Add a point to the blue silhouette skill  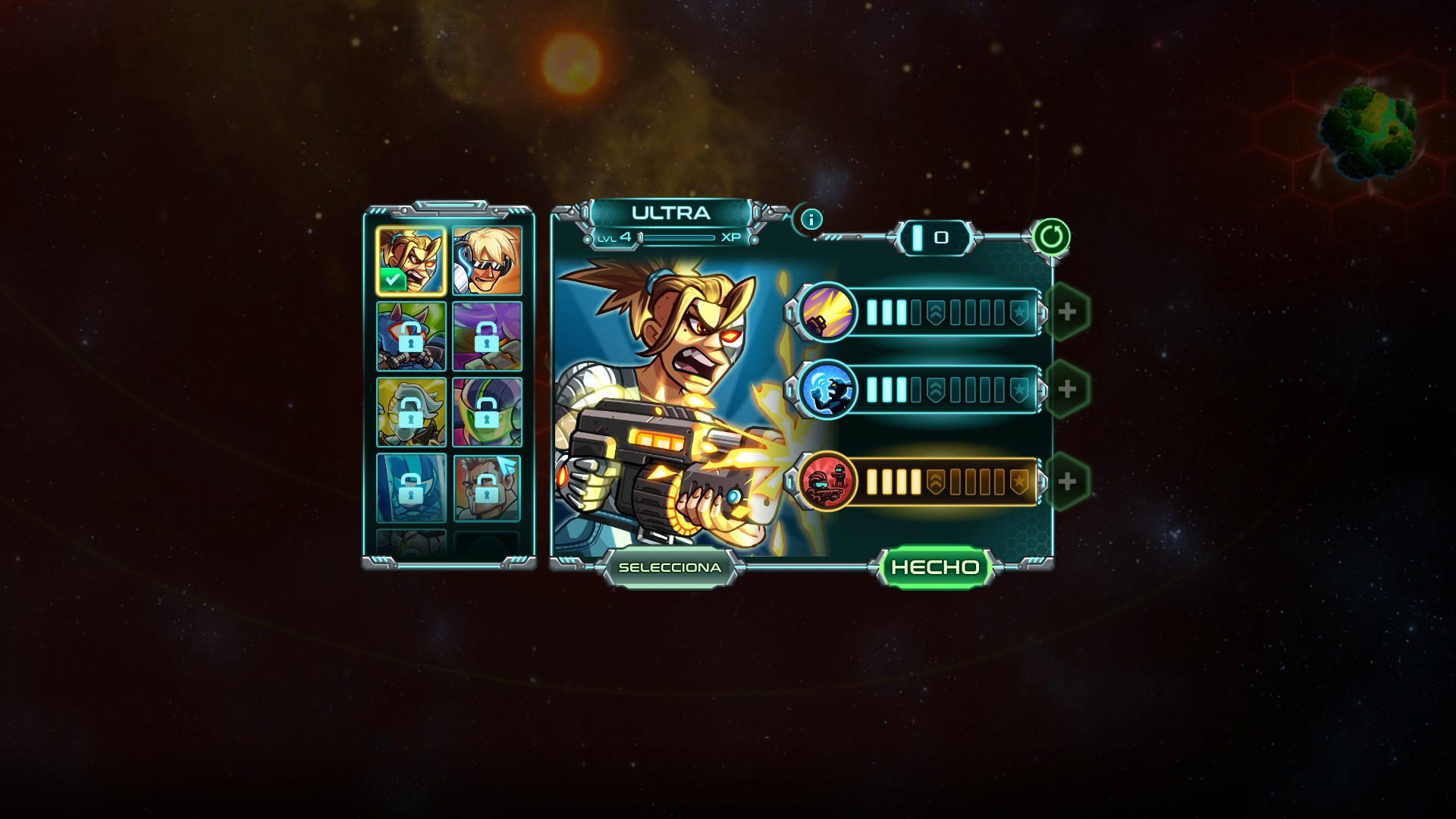click(1067, 389)
